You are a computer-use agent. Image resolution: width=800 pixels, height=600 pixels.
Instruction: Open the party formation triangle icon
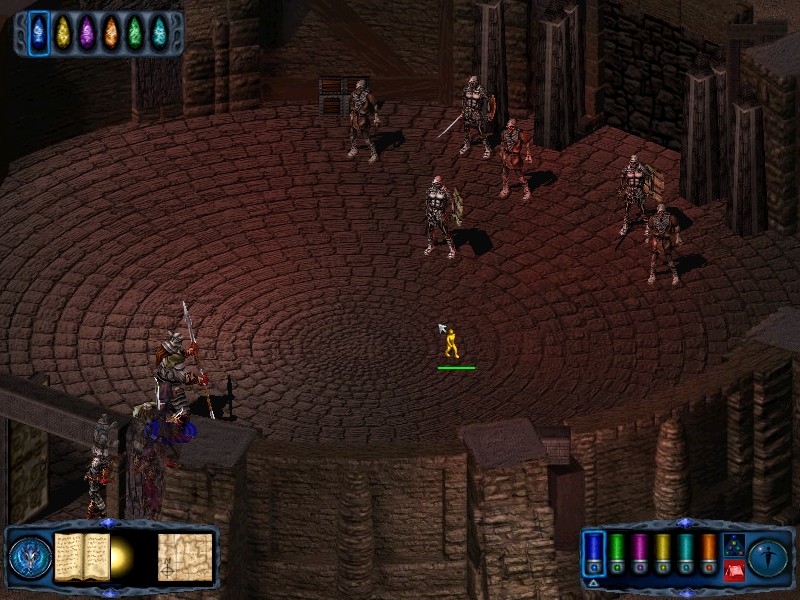(x=733, y=546)
